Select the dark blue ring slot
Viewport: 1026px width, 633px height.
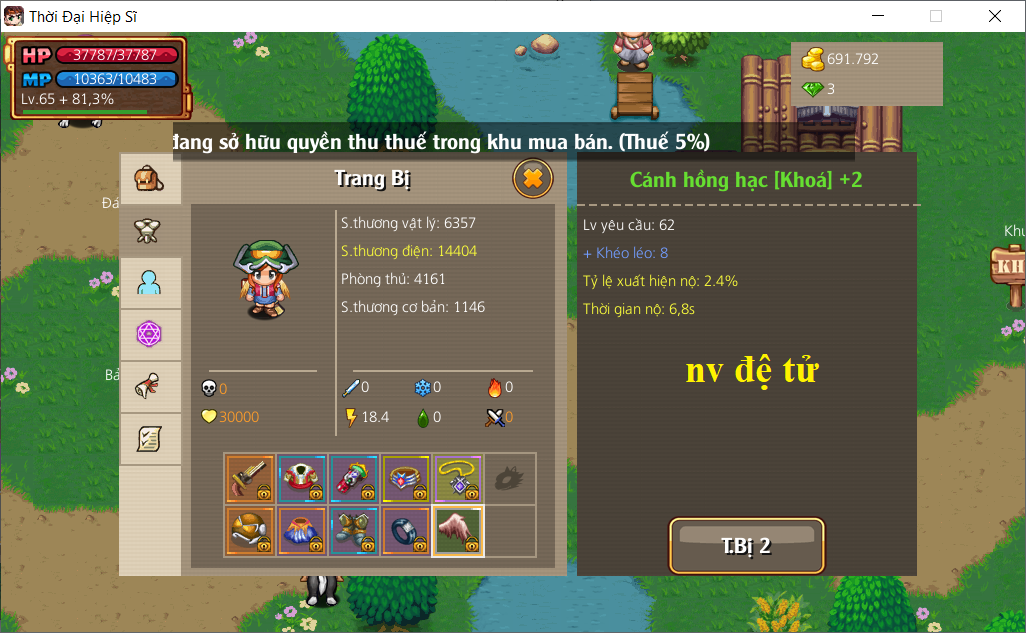406,531
